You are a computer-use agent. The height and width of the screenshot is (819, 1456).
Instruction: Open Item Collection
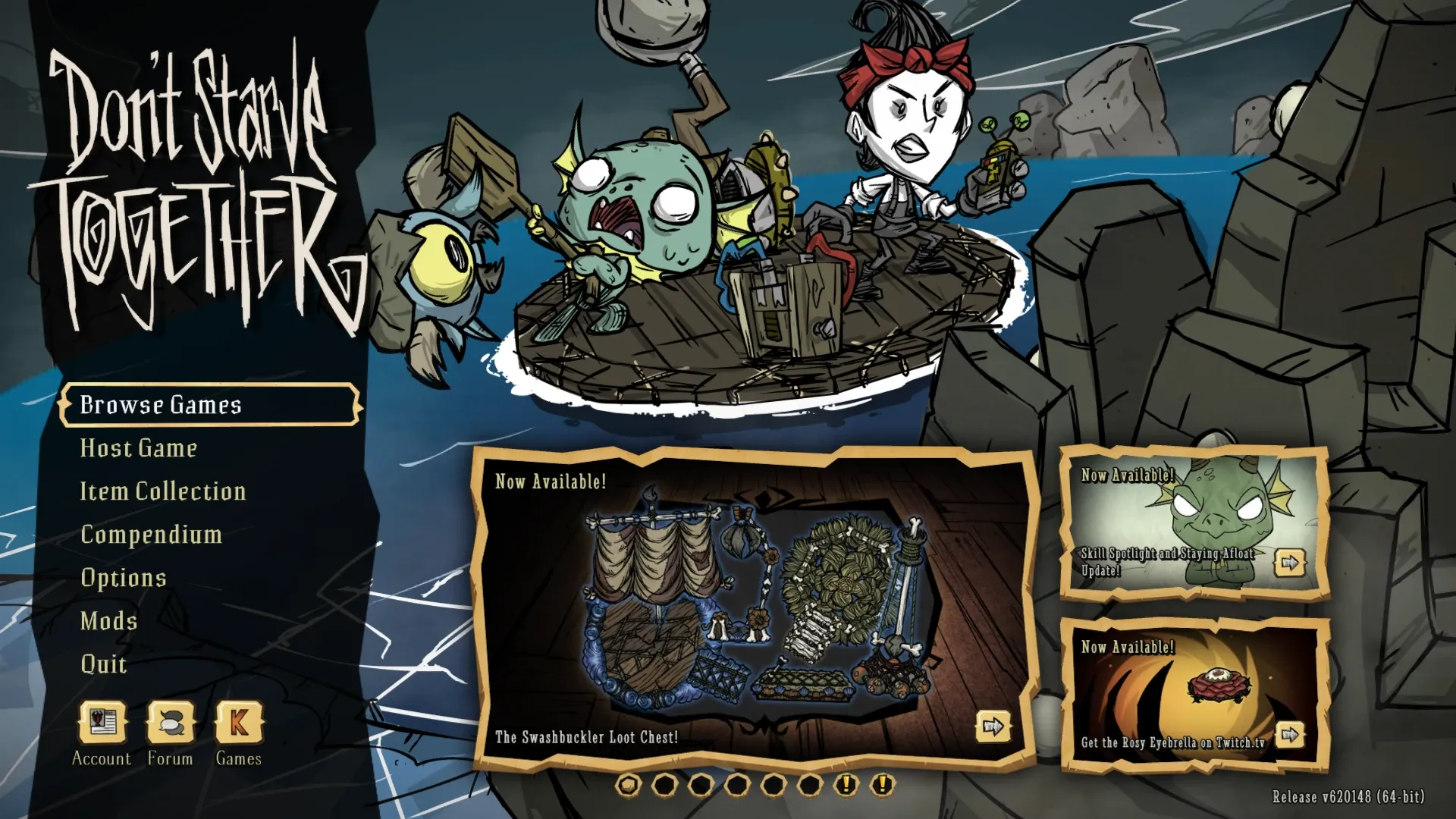(163, 491)
